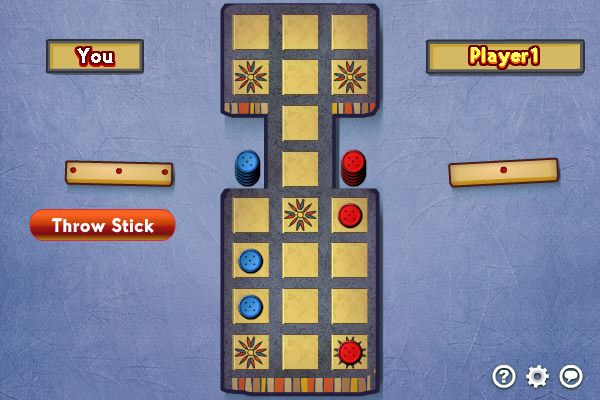Select the red piece on the board

click(x=349, y=214)
